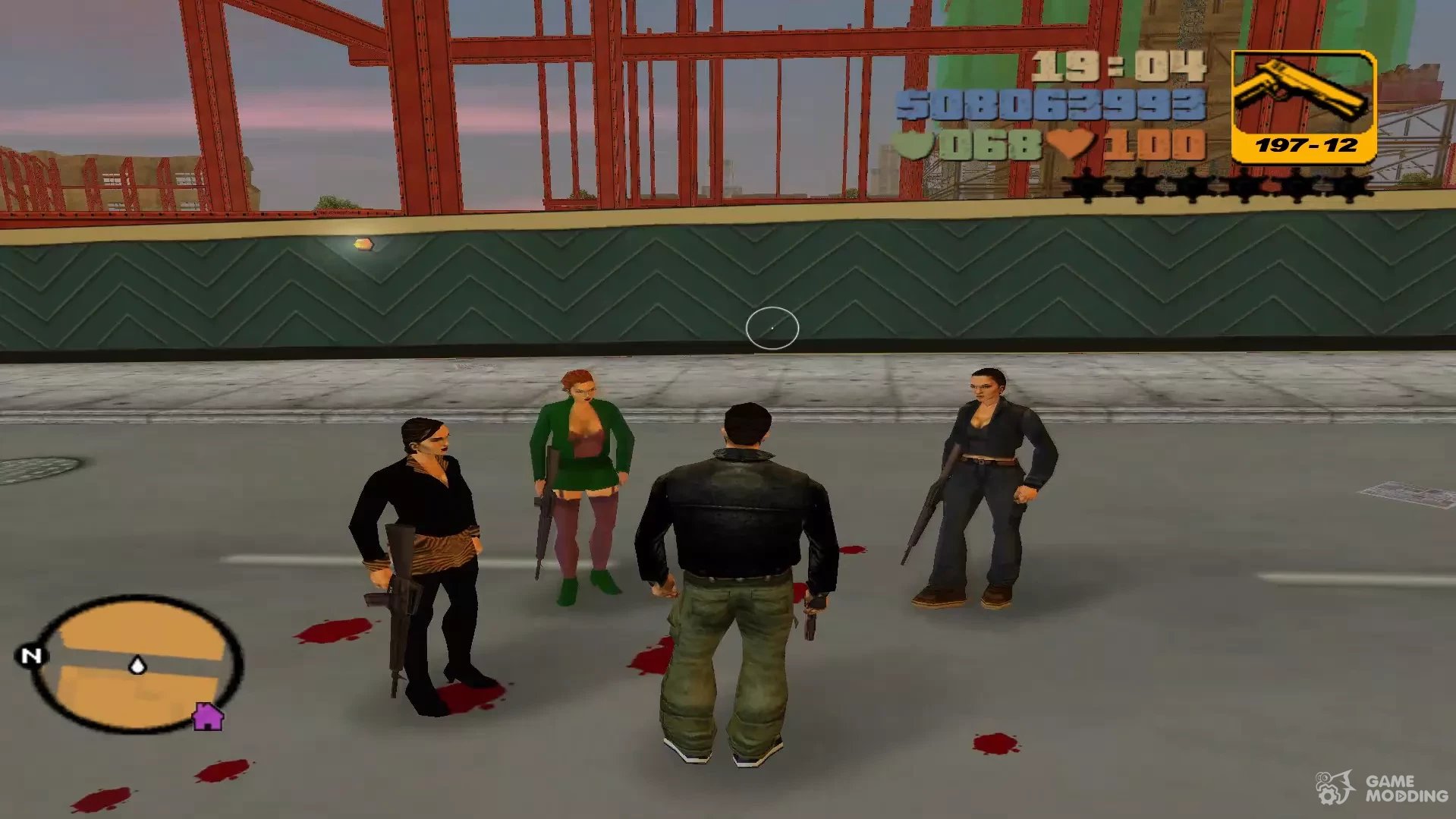
Task: Select the purple safehouse marker on radar
Action: [x=207, y=716]
